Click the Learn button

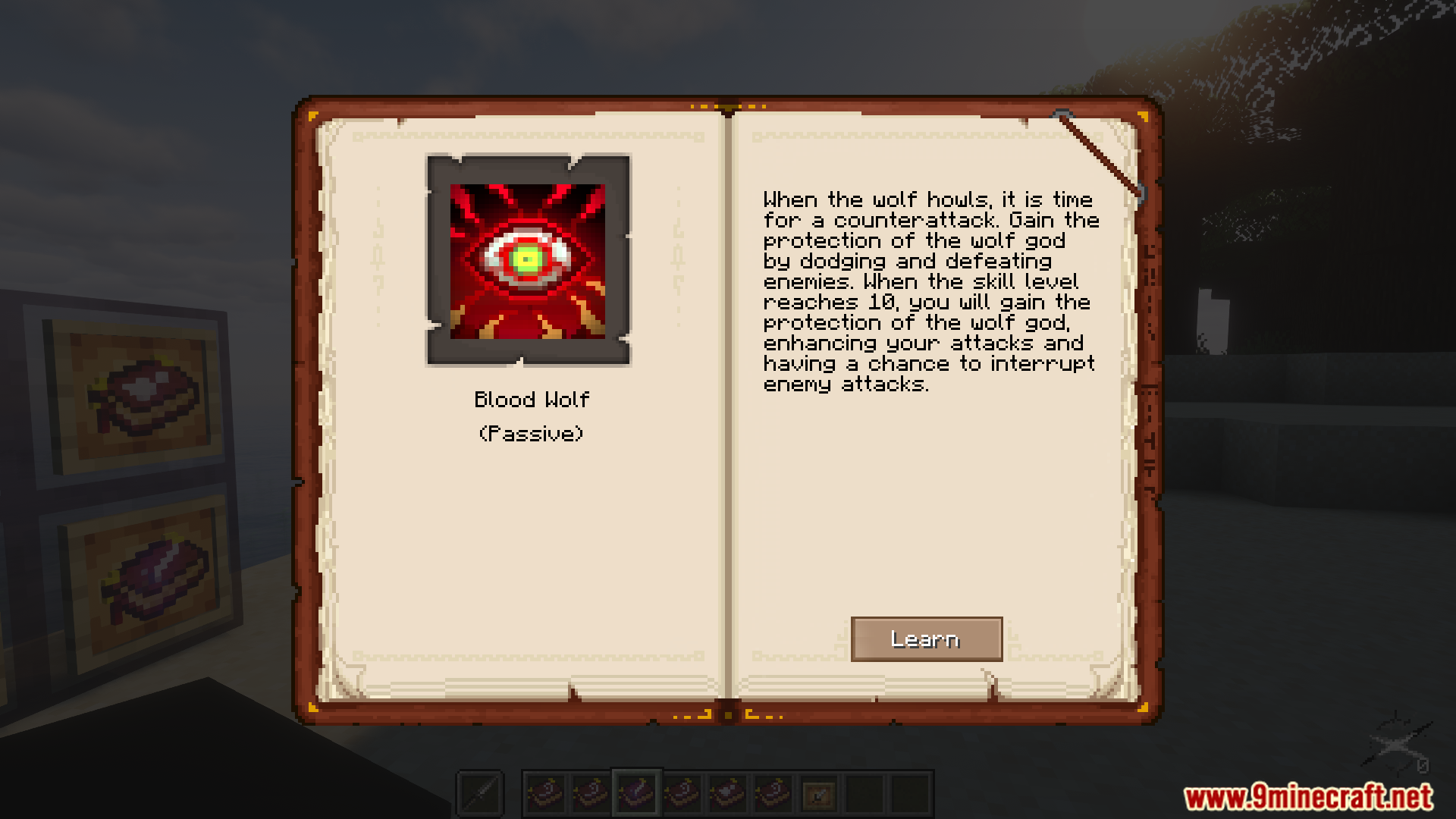(926, 639)
